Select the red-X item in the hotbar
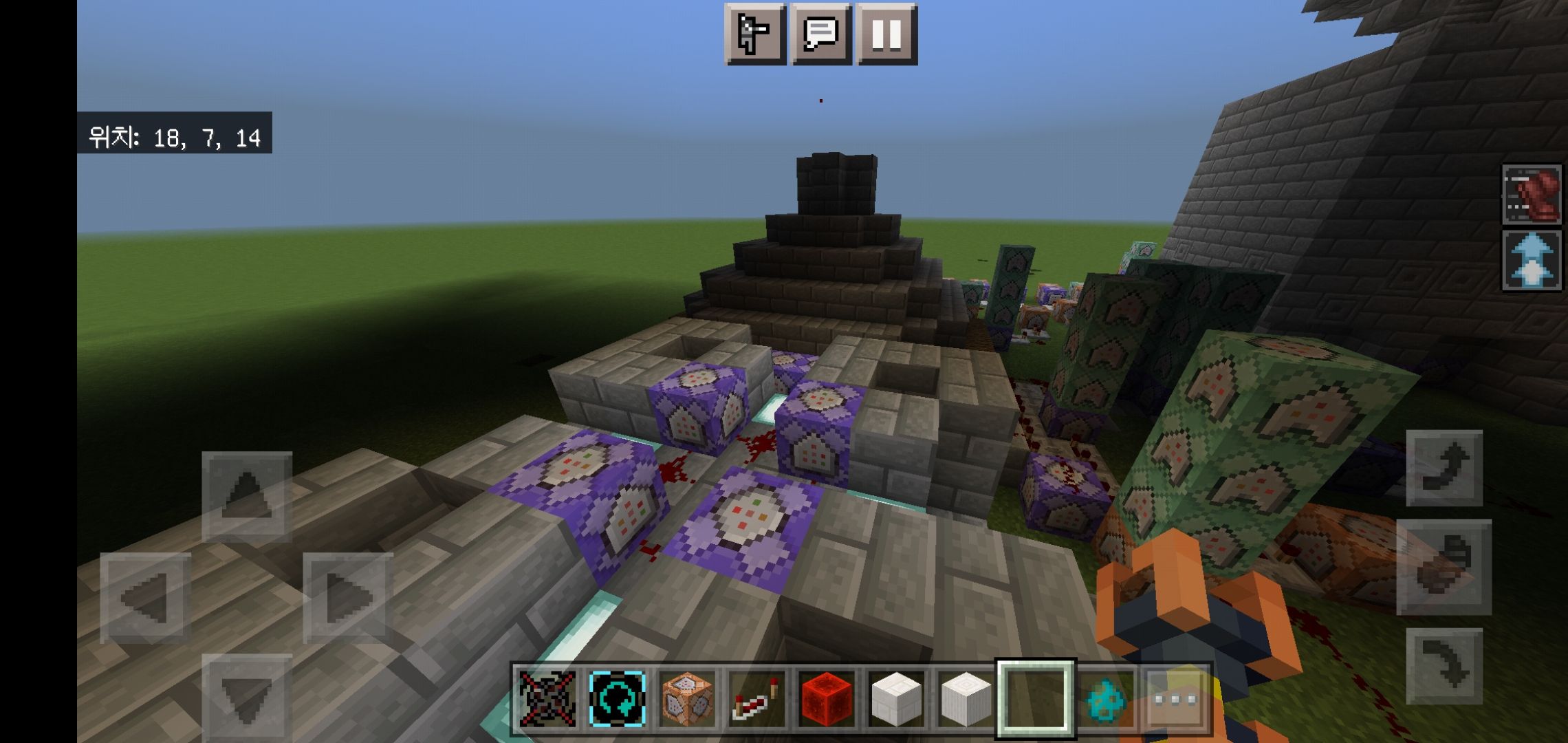1568x743 pixels. pyautogui.click(x=547, y=699)
